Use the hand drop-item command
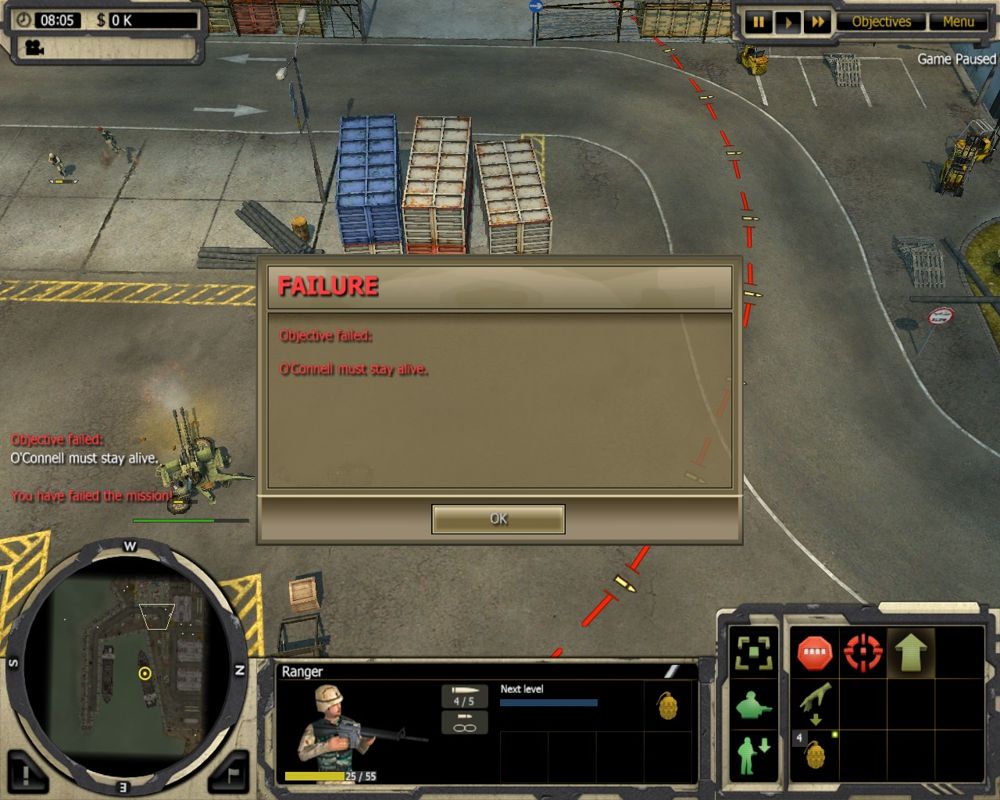 pos(815,702)
